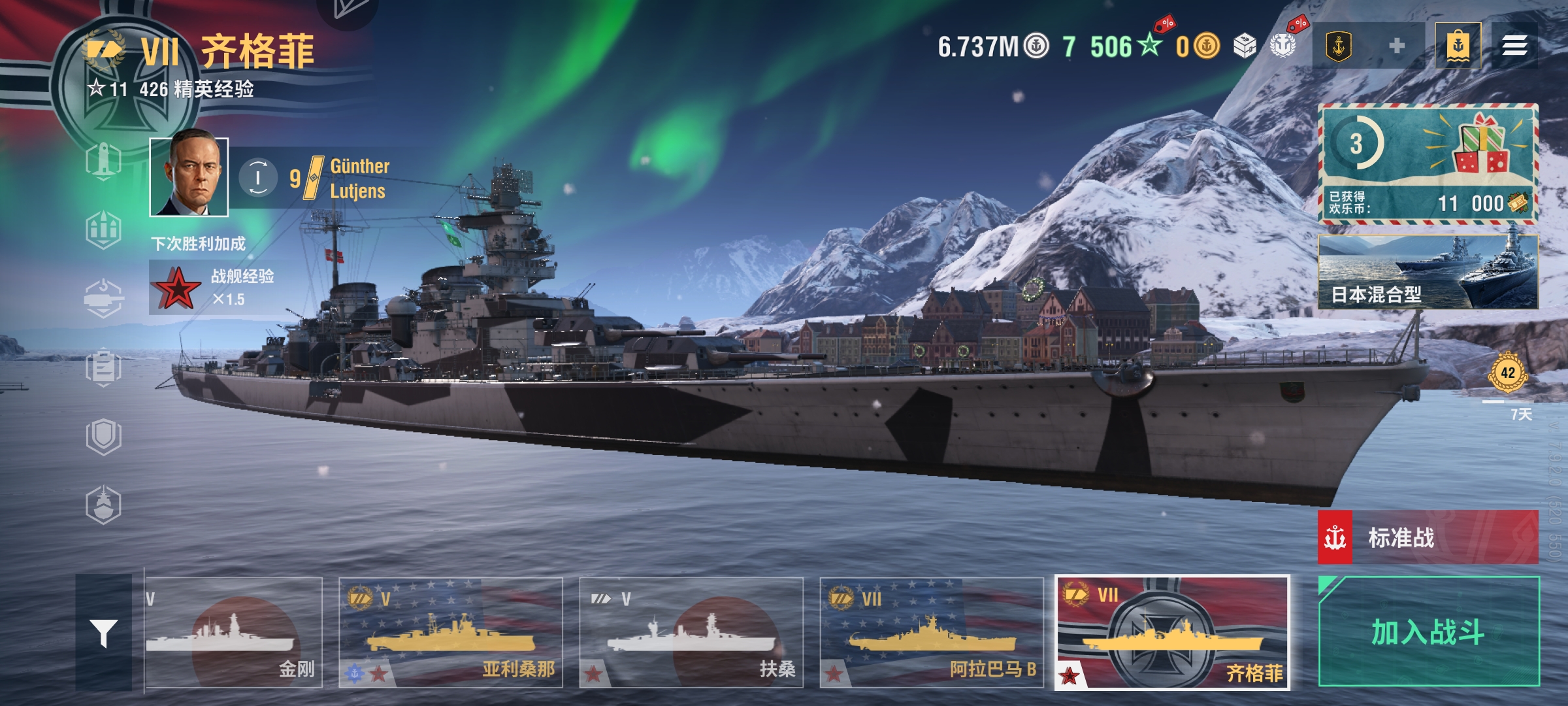Open the clipboard missions icon

(104, 367)
